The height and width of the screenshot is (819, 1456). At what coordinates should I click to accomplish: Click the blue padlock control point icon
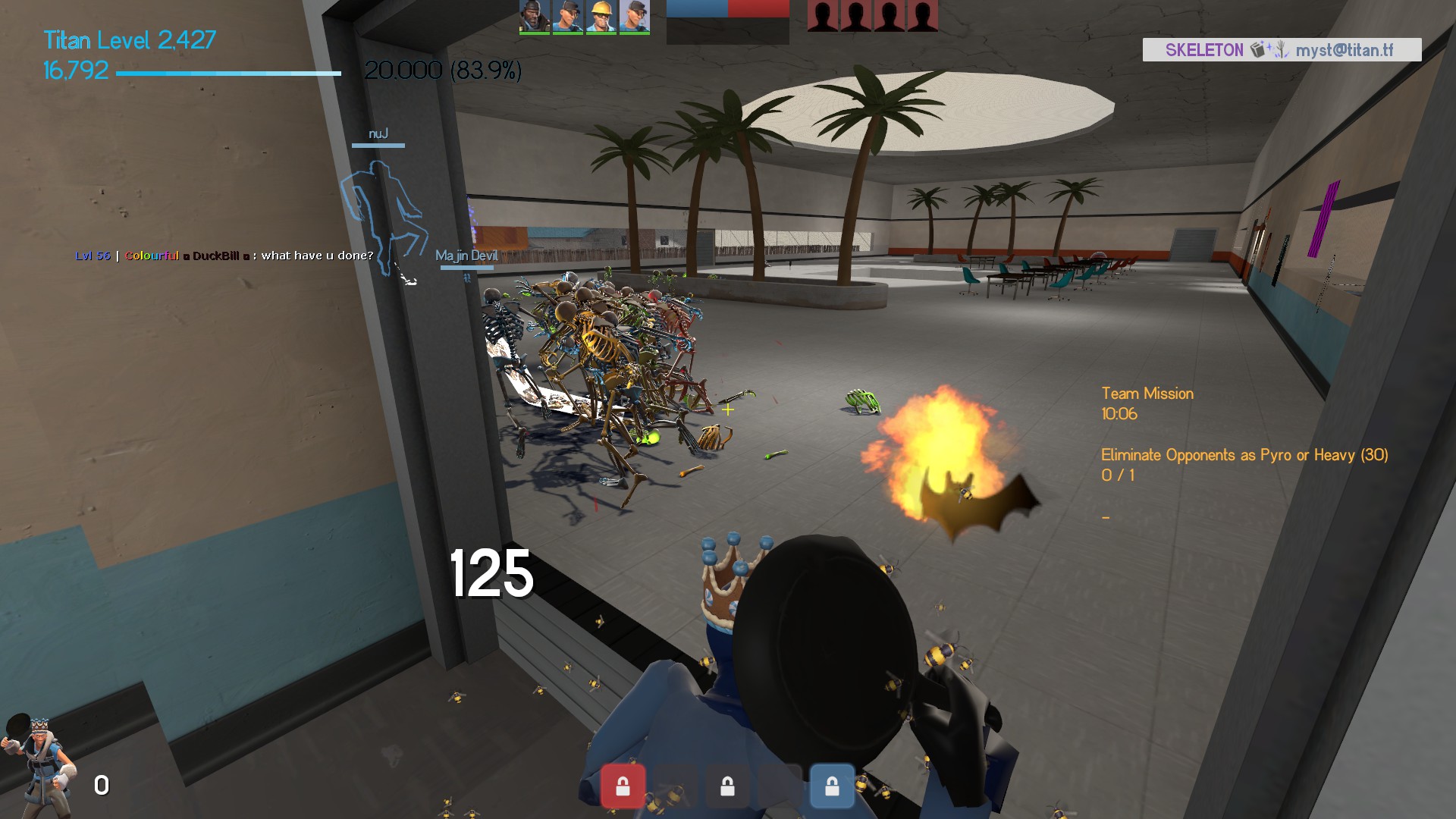[832, 786]
